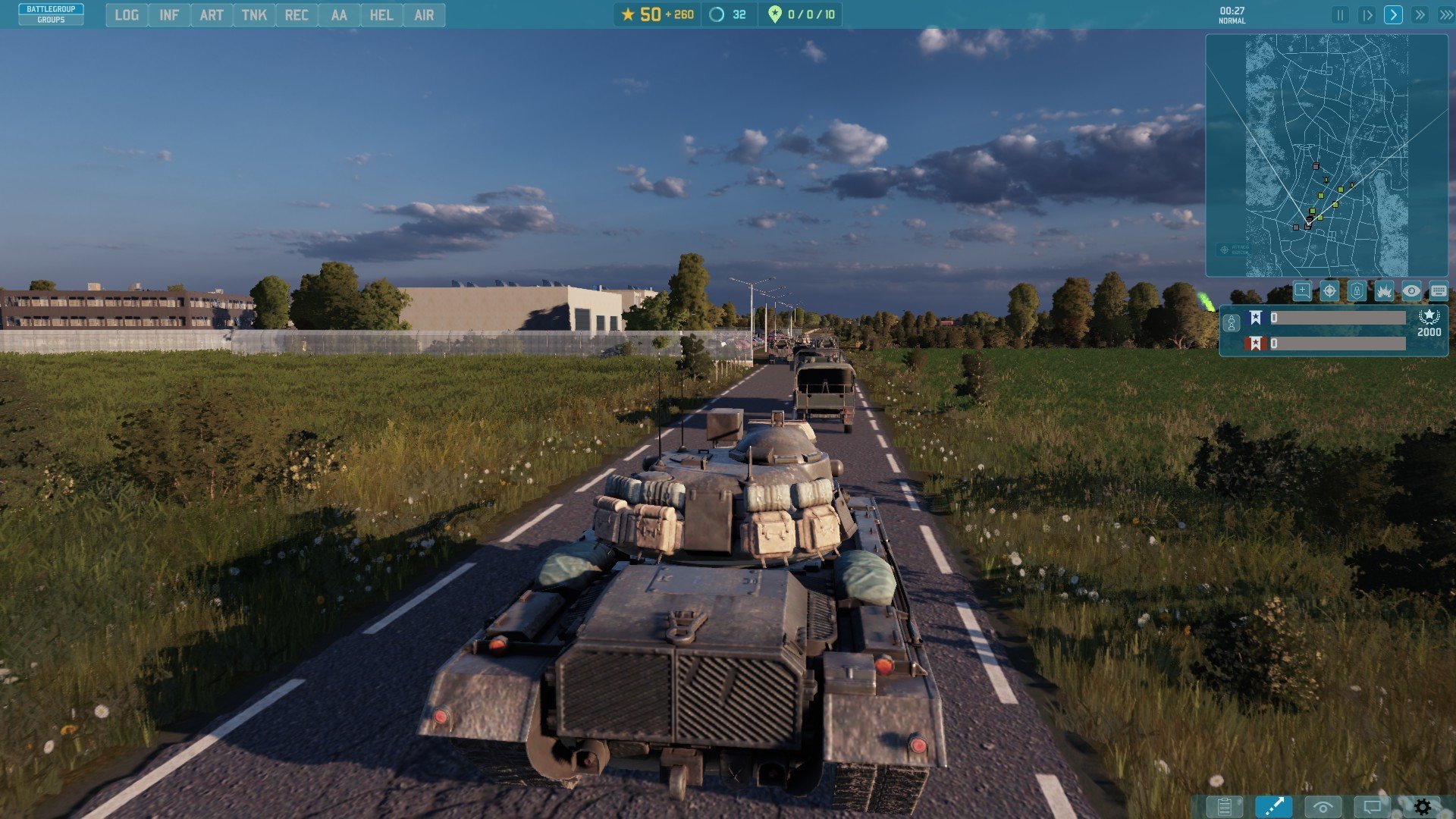The height and width of the screenshot is (819, 1456).
Task: Toggle the explosion icon below the minimap
Action: [1384, 291]
